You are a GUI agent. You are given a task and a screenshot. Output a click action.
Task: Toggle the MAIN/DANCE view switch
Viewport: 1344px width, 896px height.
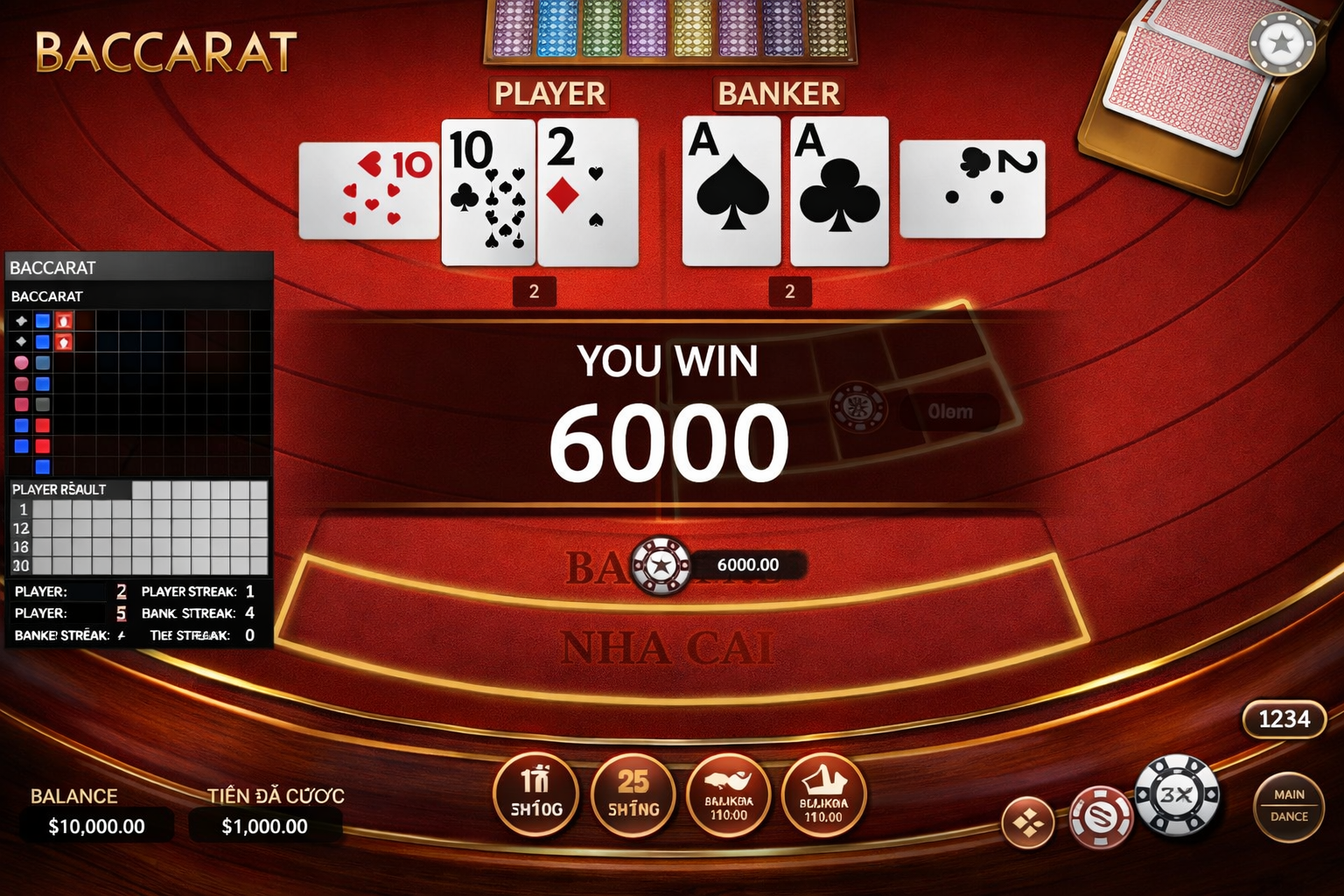(x=1288, y=804)
